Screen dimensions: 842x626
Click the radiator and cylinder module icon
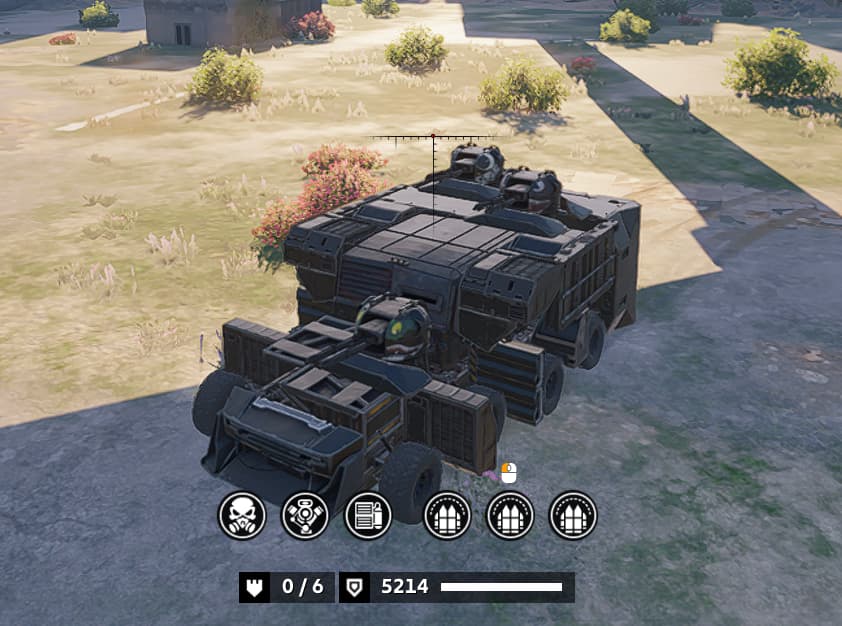368,516
